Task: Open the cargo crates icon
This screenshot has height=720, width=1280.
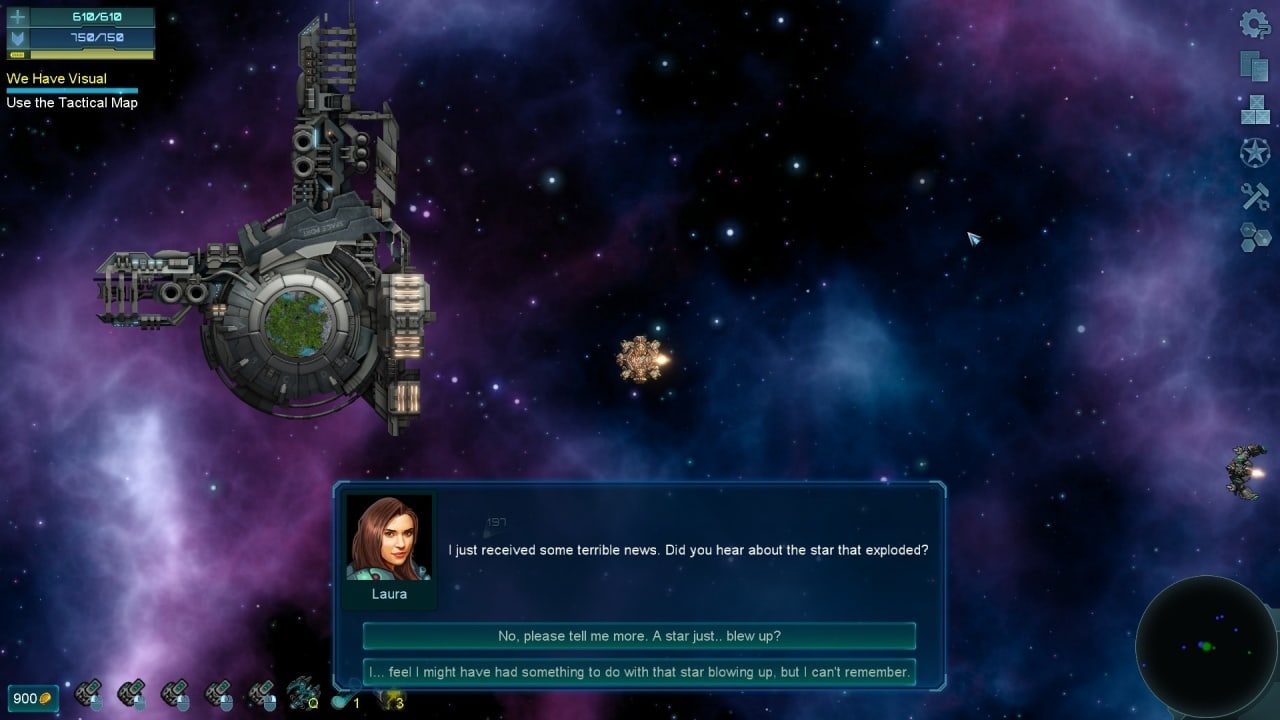Action: (x=1255, y=109)
